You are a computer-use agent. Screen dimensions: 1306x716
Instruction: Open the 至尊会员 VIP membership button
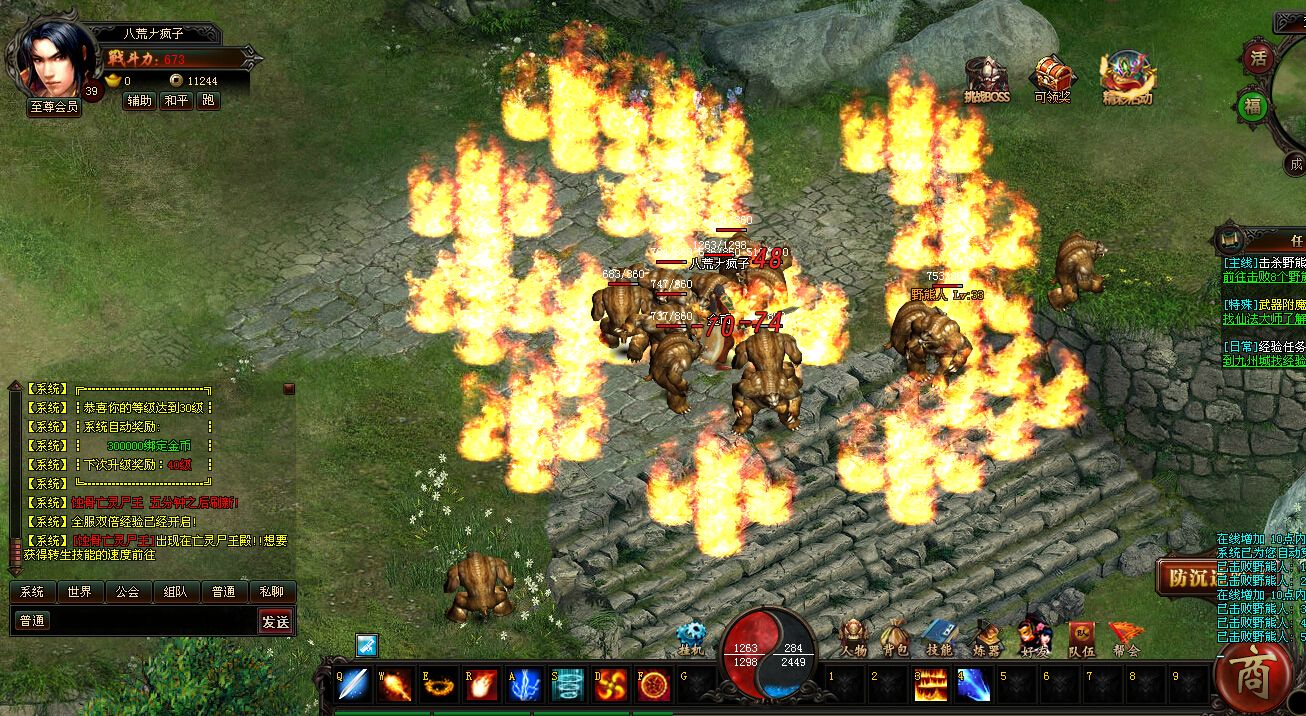[53, 107]
